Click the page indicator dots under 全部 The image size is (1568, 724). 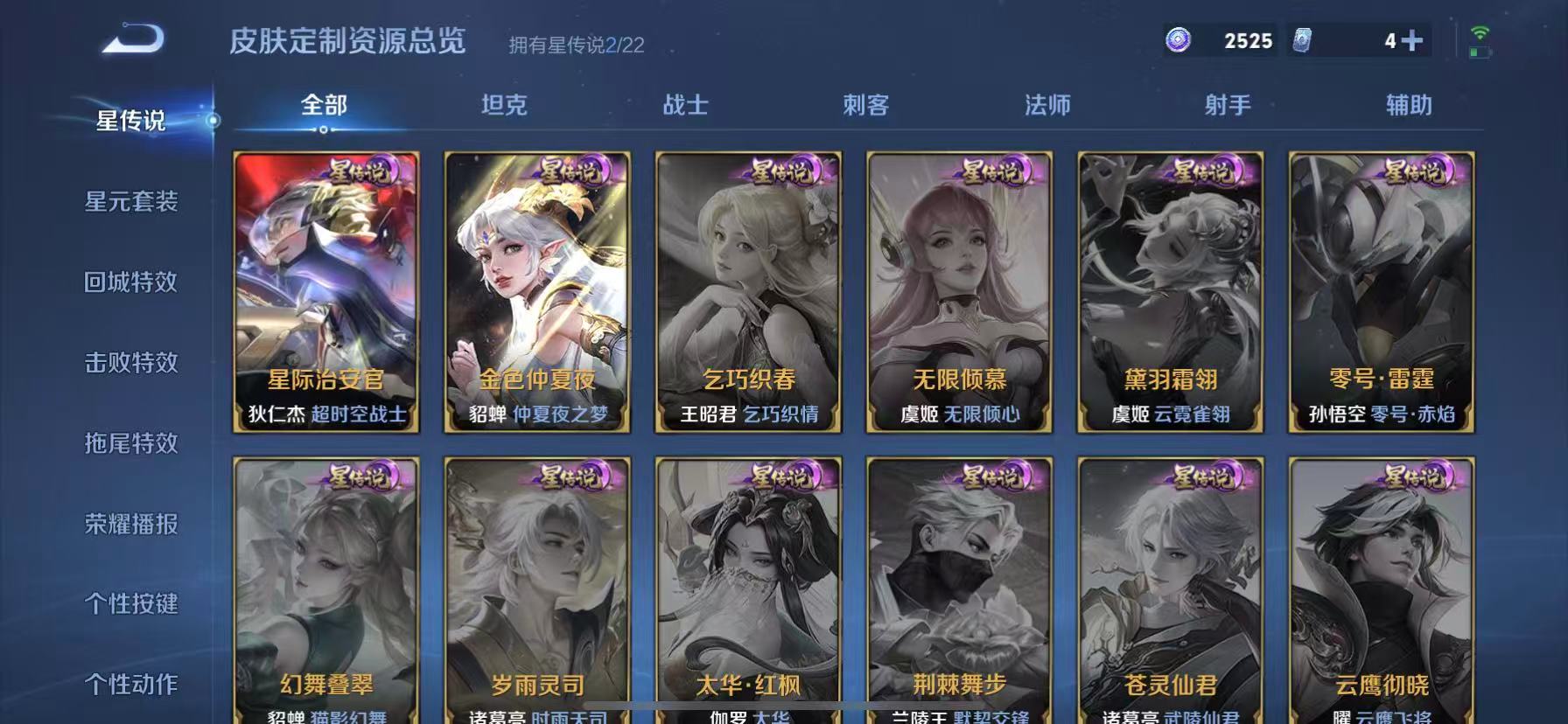click(325, 129)
